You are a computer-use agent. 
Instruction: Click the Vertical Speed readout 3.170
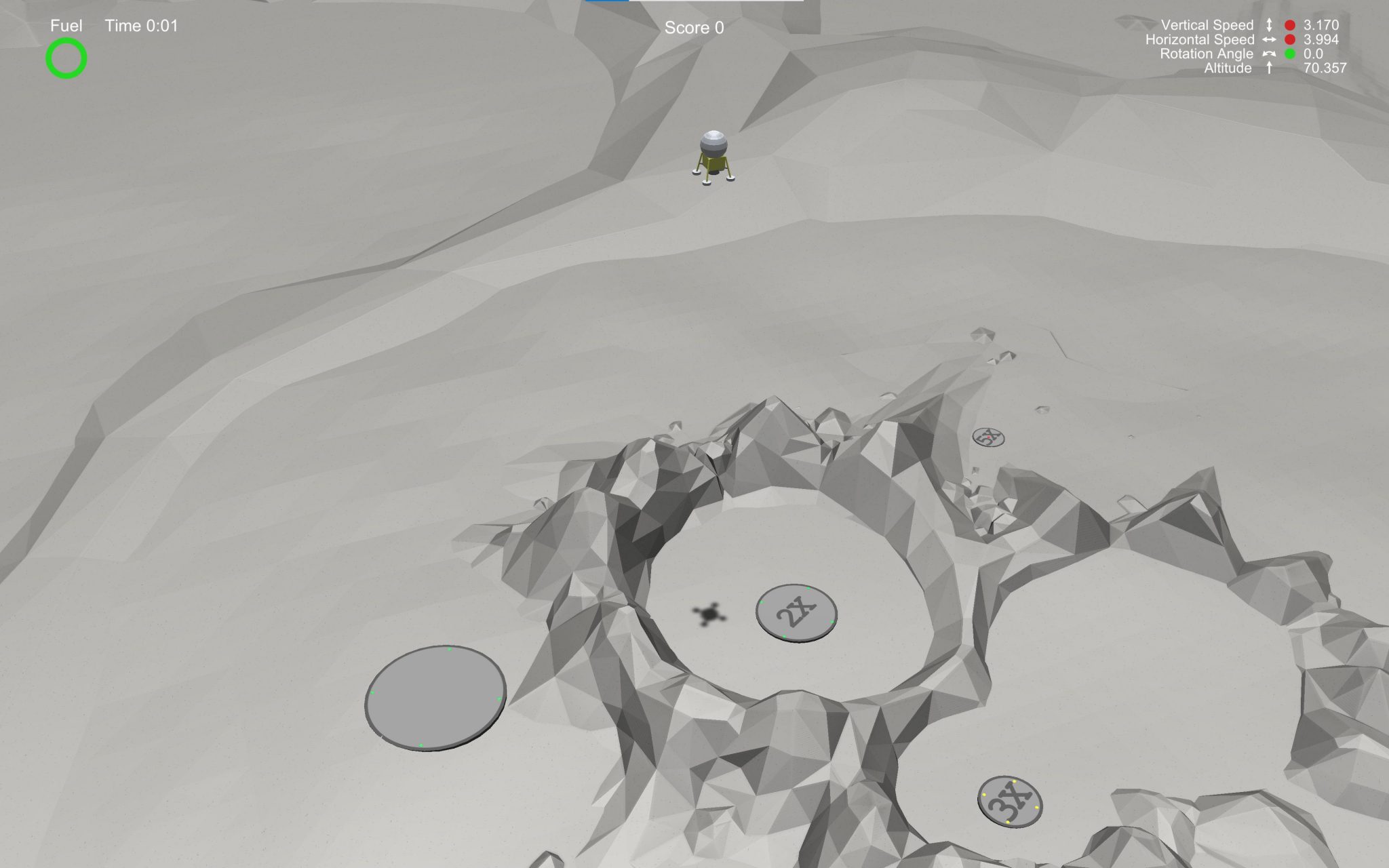pyautogui.click(x=1321, y=25)
